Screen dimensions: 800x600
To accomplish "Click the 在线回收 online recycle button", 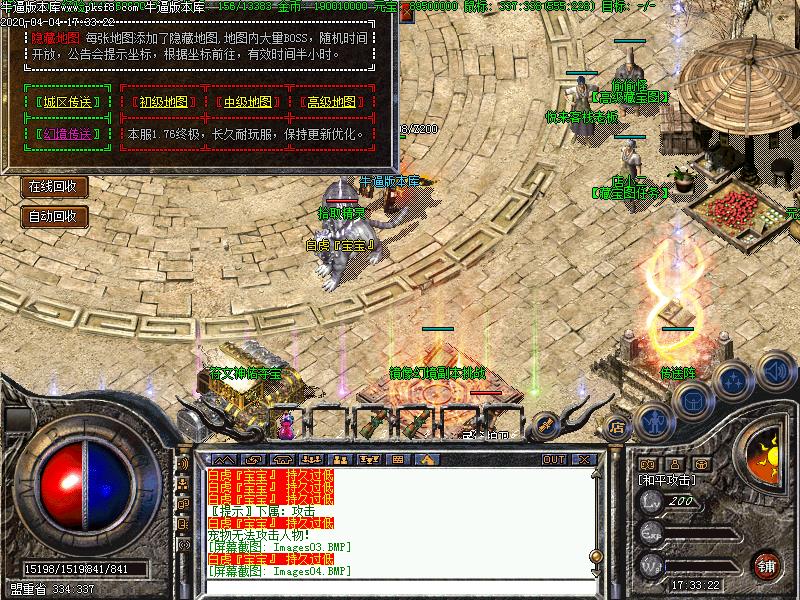I will [54, 187].
